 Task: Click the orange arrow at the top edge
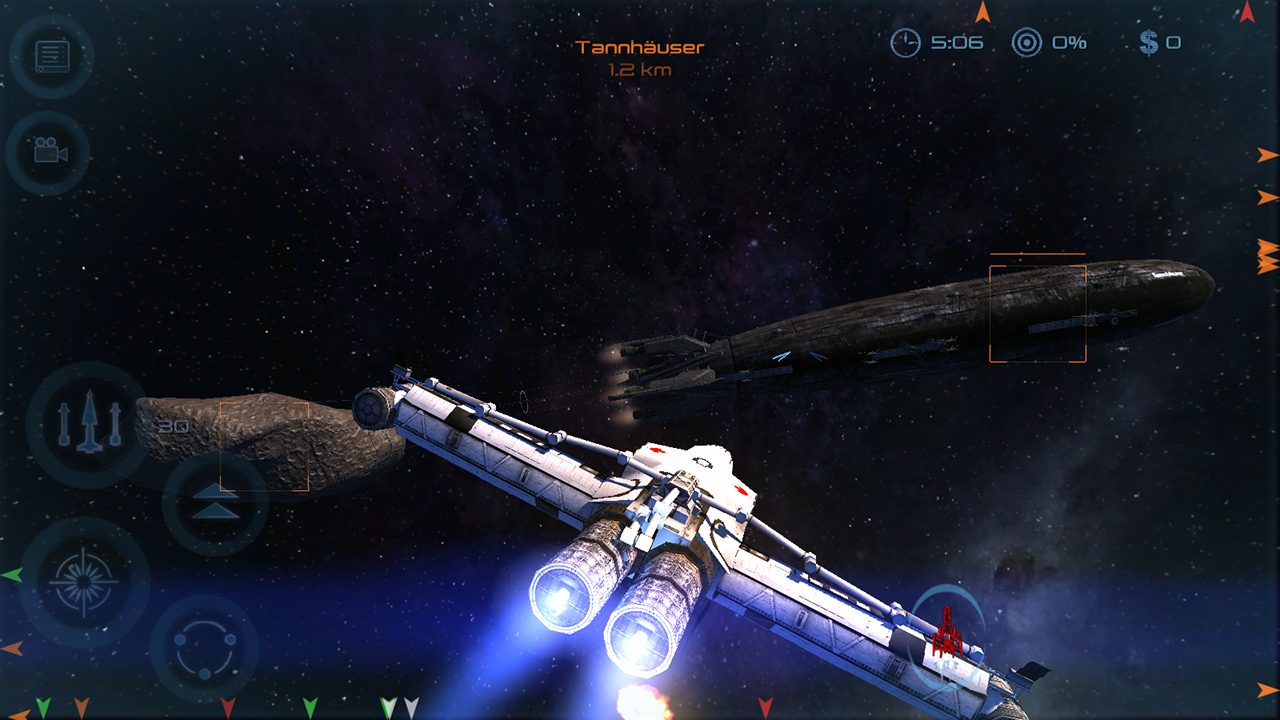pos(985,12)
